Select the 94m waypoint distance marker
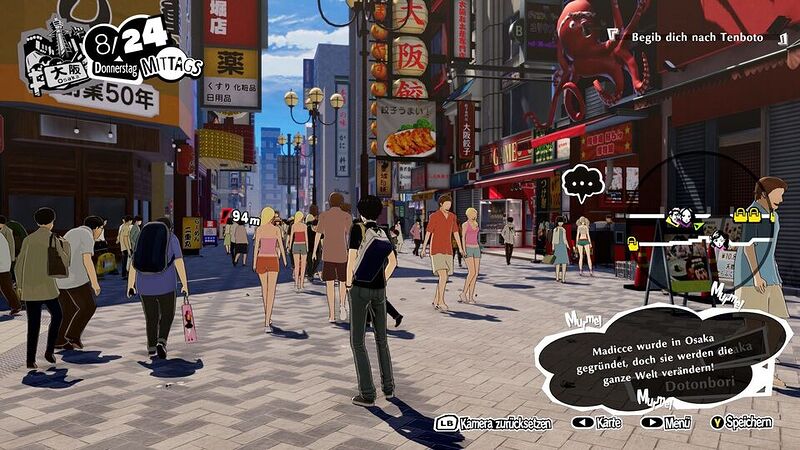Image resolution: width=800 pixels, height=450 pixels. 245,215
